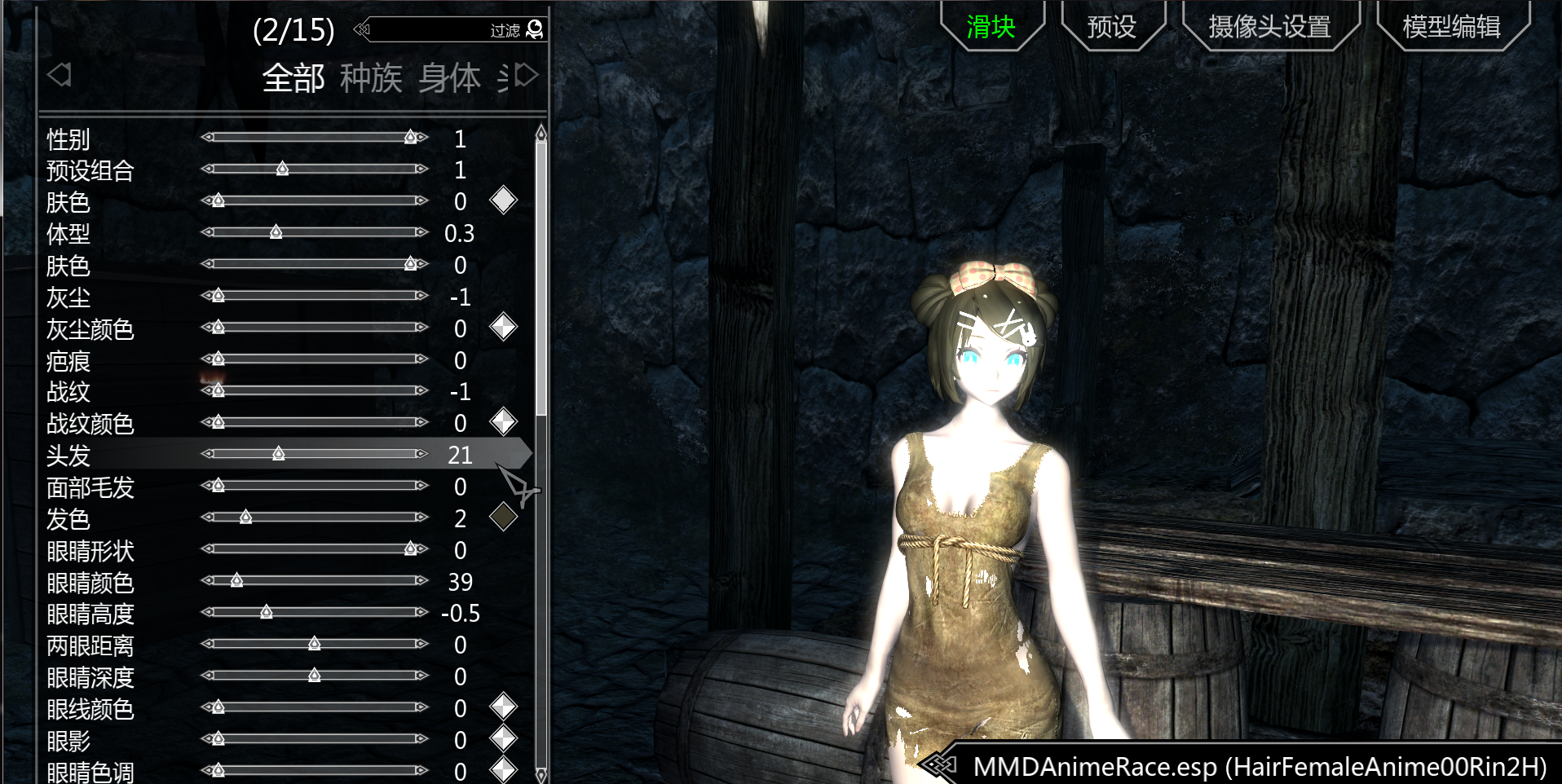
Task: Open the 战纹颜色 warpaint color swatch
Action: pyautogui.click(x=503, y=422)
